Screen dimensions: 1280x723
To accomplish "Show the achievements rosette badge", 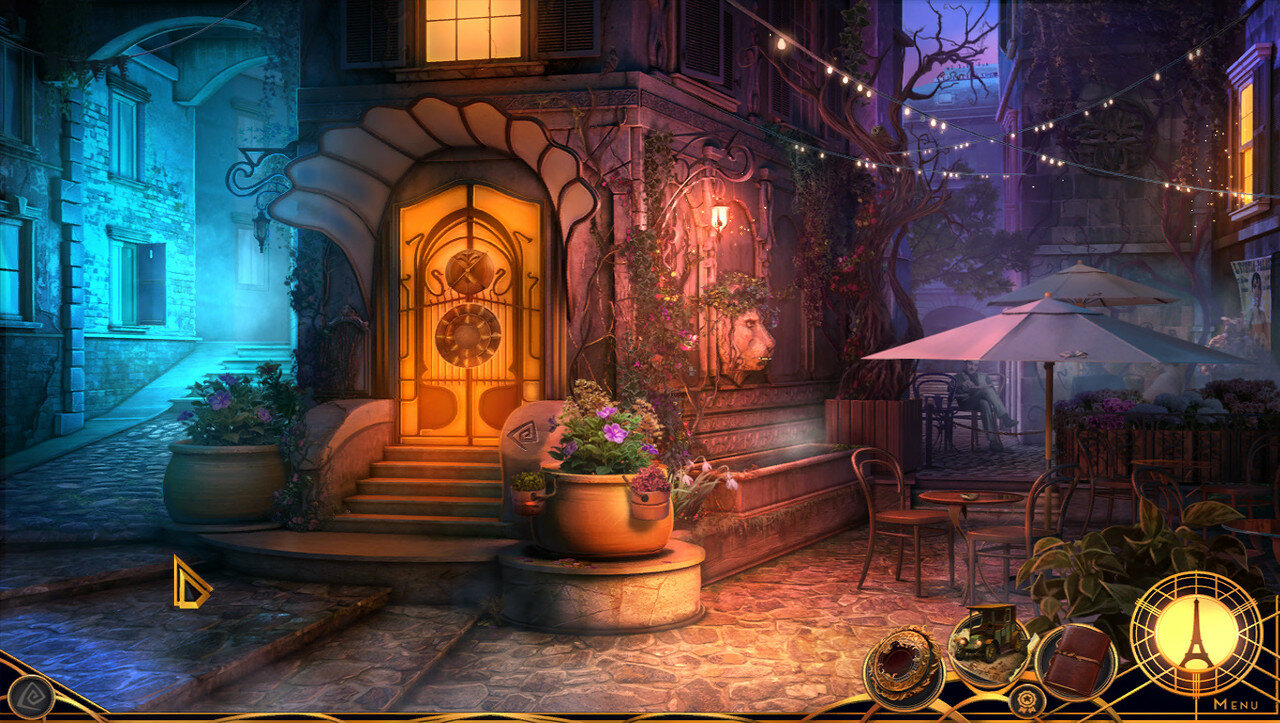I will (x=1025, y=699).
